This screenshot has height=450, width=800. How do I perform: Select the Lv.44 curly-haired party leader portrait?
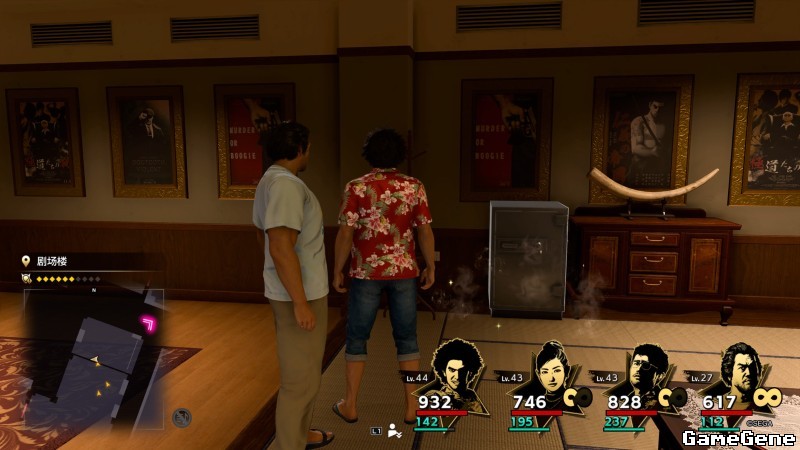(x=461, y=371)
